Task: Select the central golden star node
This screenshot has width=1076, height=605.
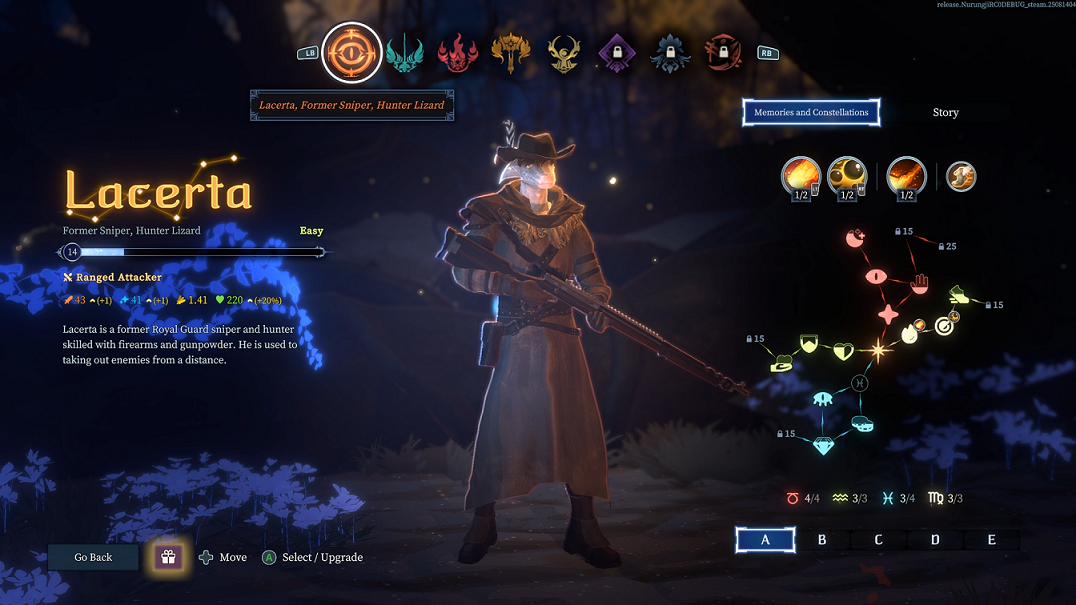Action: [x=879, y=350]
